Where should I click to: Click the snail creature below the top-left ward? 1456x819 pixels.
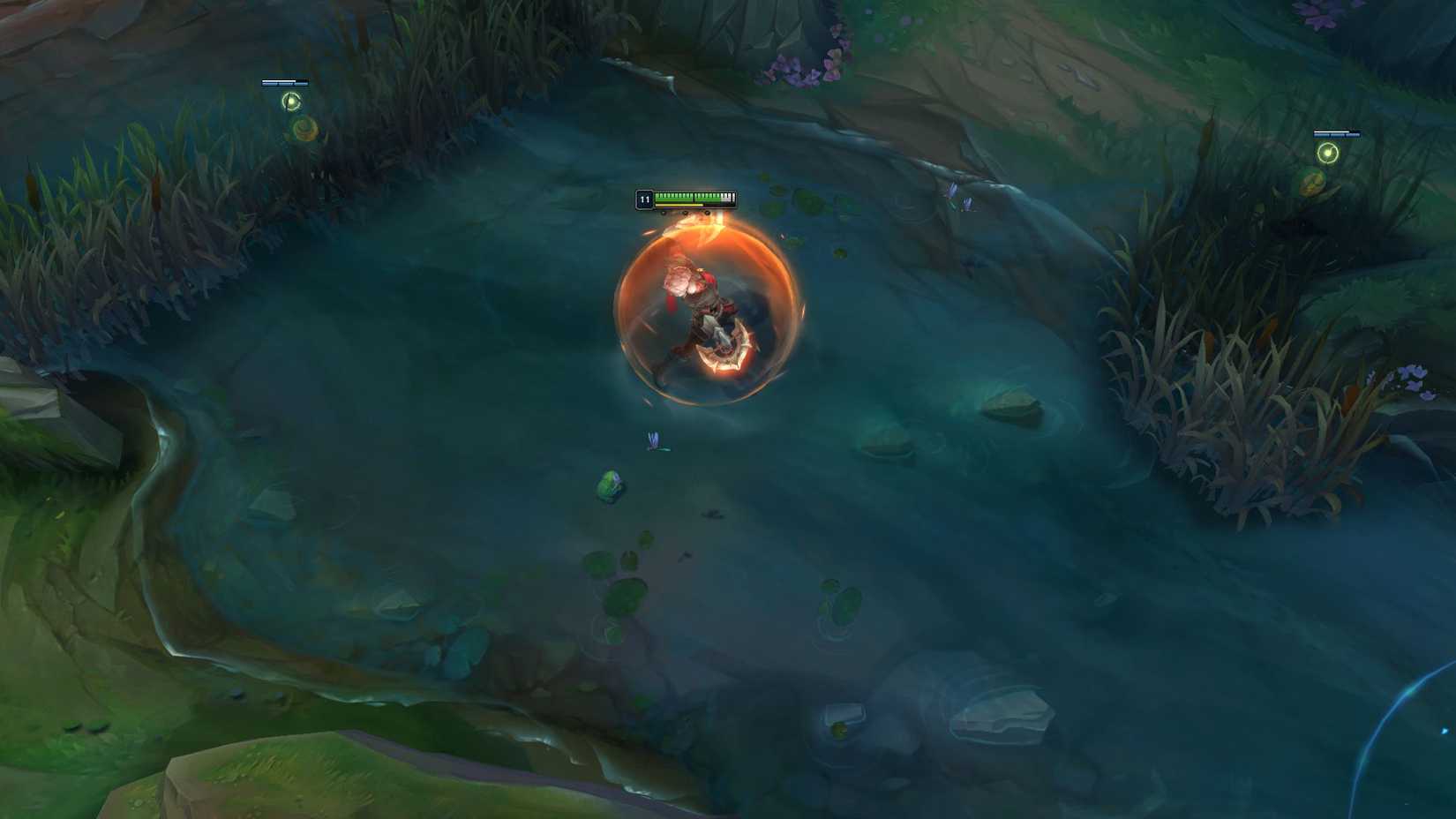[x=304, y=131]
